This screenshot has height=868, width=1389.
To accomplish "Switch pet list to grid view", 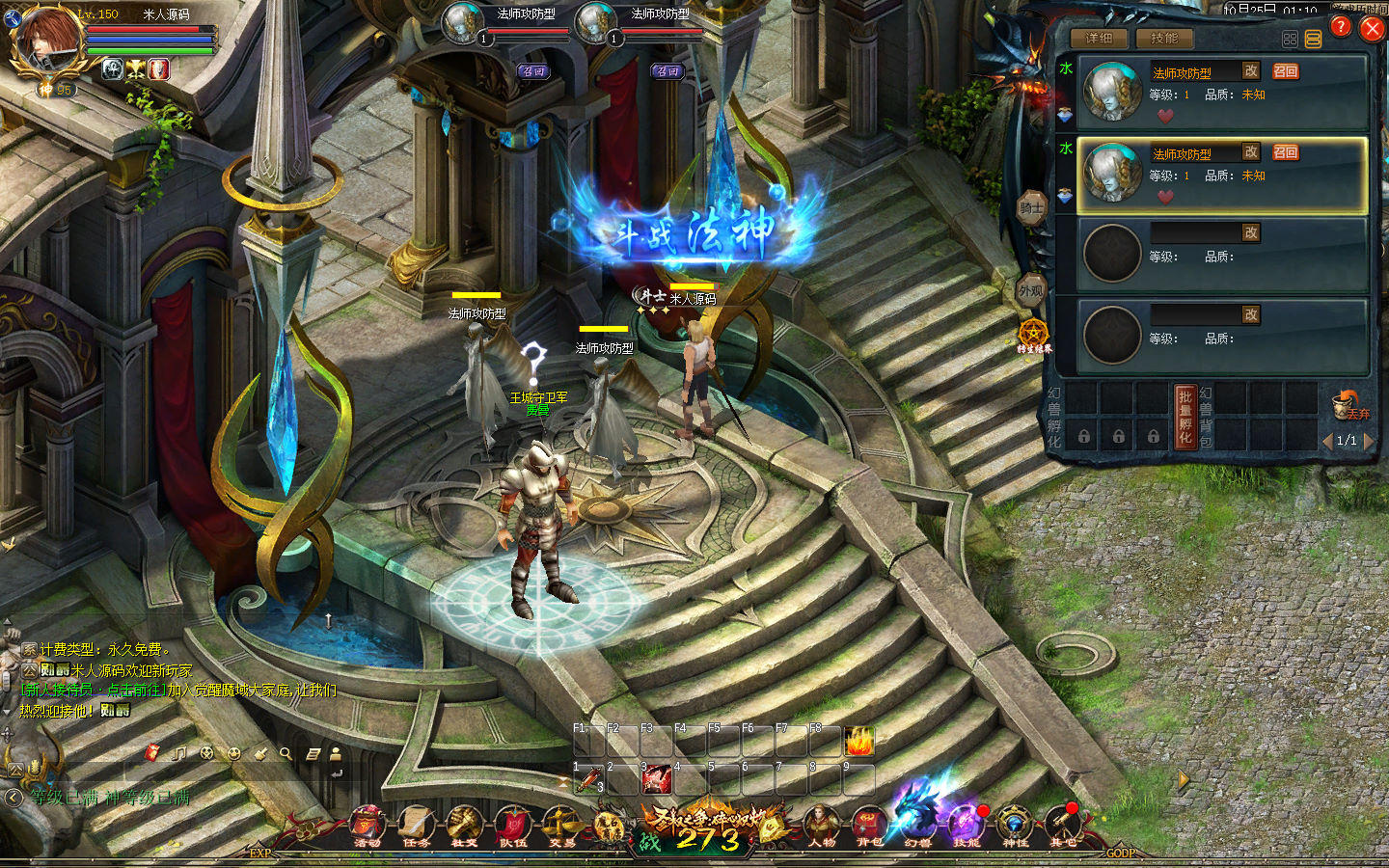I will [1290, 40].
